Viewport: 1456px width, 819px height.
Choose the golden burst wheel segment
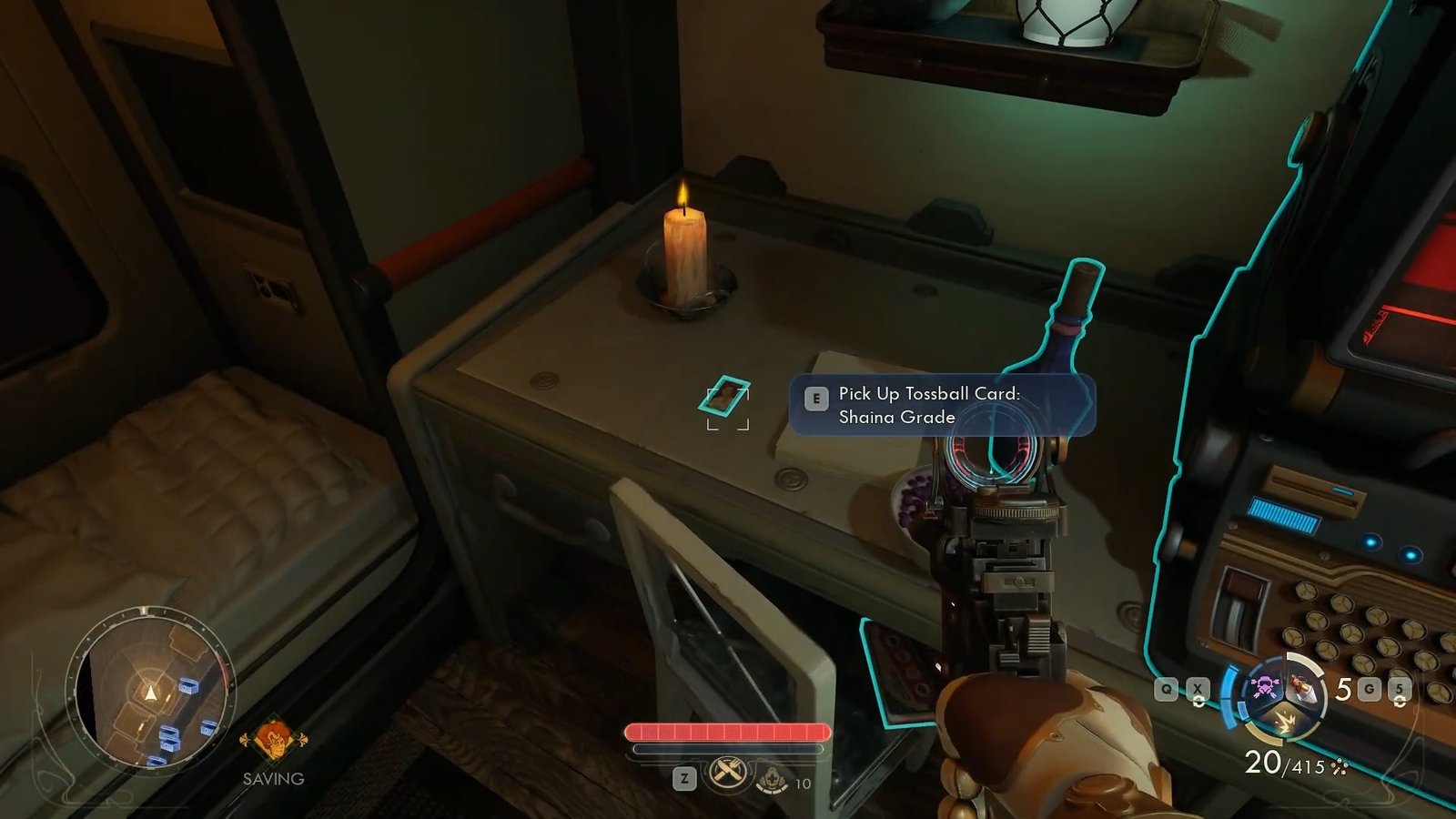1285,723
